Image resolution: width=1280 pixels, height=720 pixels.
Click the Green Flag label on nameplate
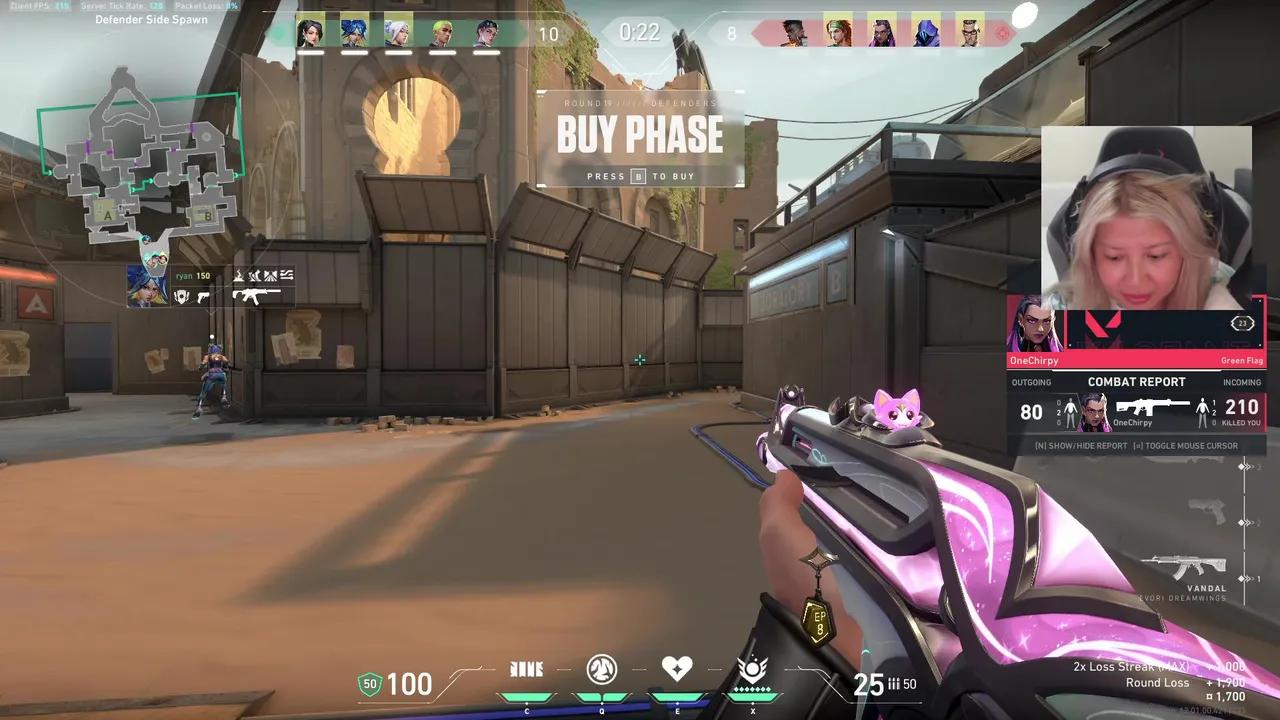point(1242,360)
